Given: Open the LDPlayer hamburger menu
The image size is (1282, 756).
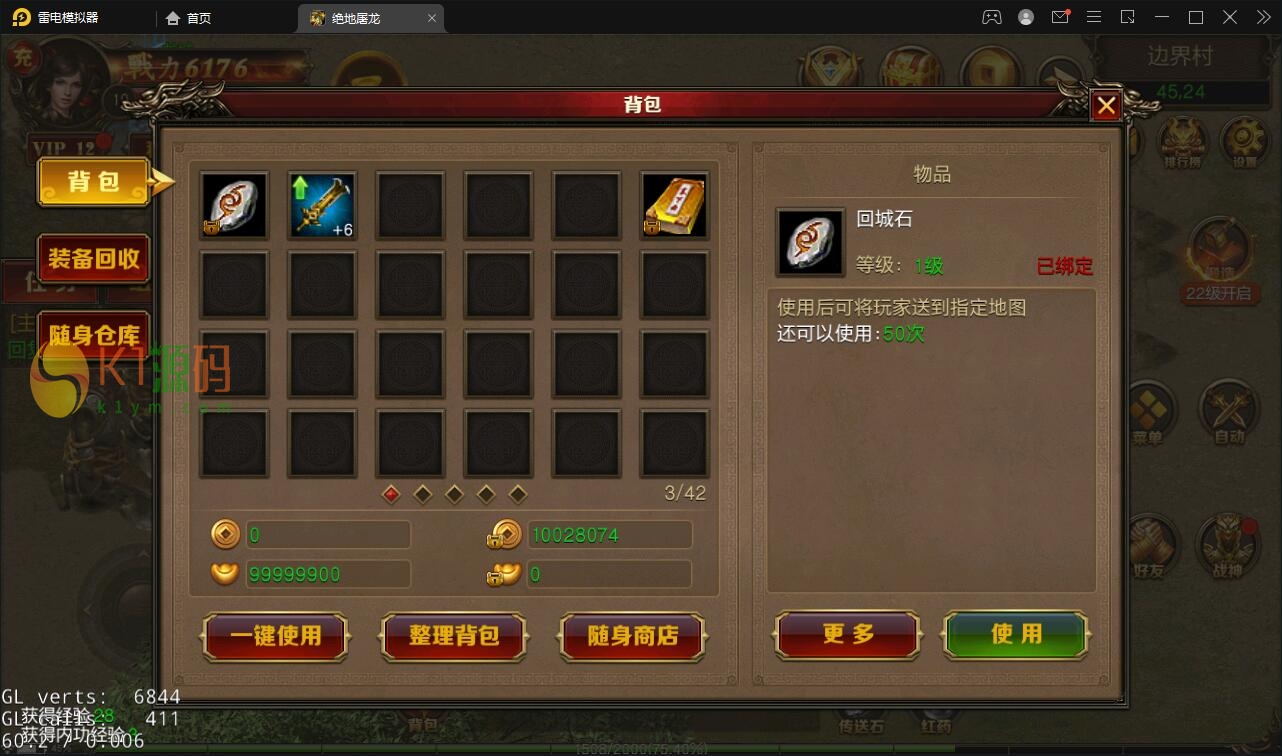Looking at the screenshot, I should [1094, 17].
